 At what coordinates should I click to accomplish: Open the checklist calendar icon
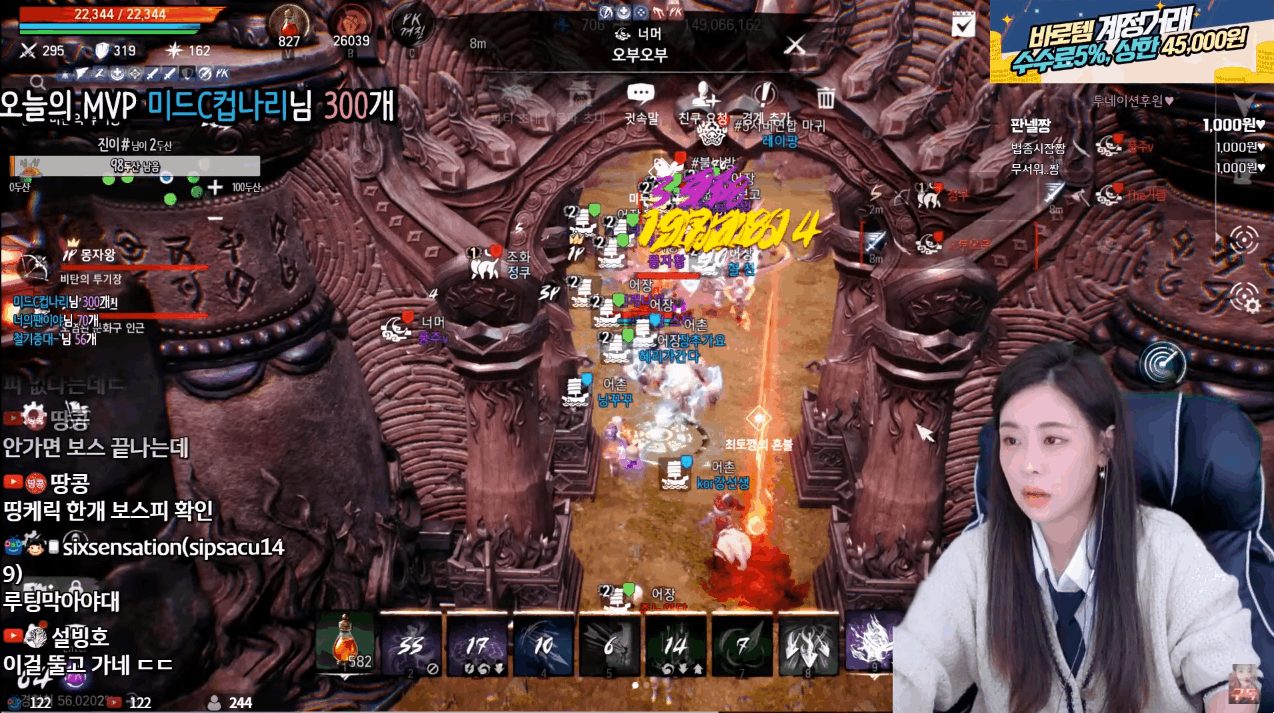click(963, 25)
